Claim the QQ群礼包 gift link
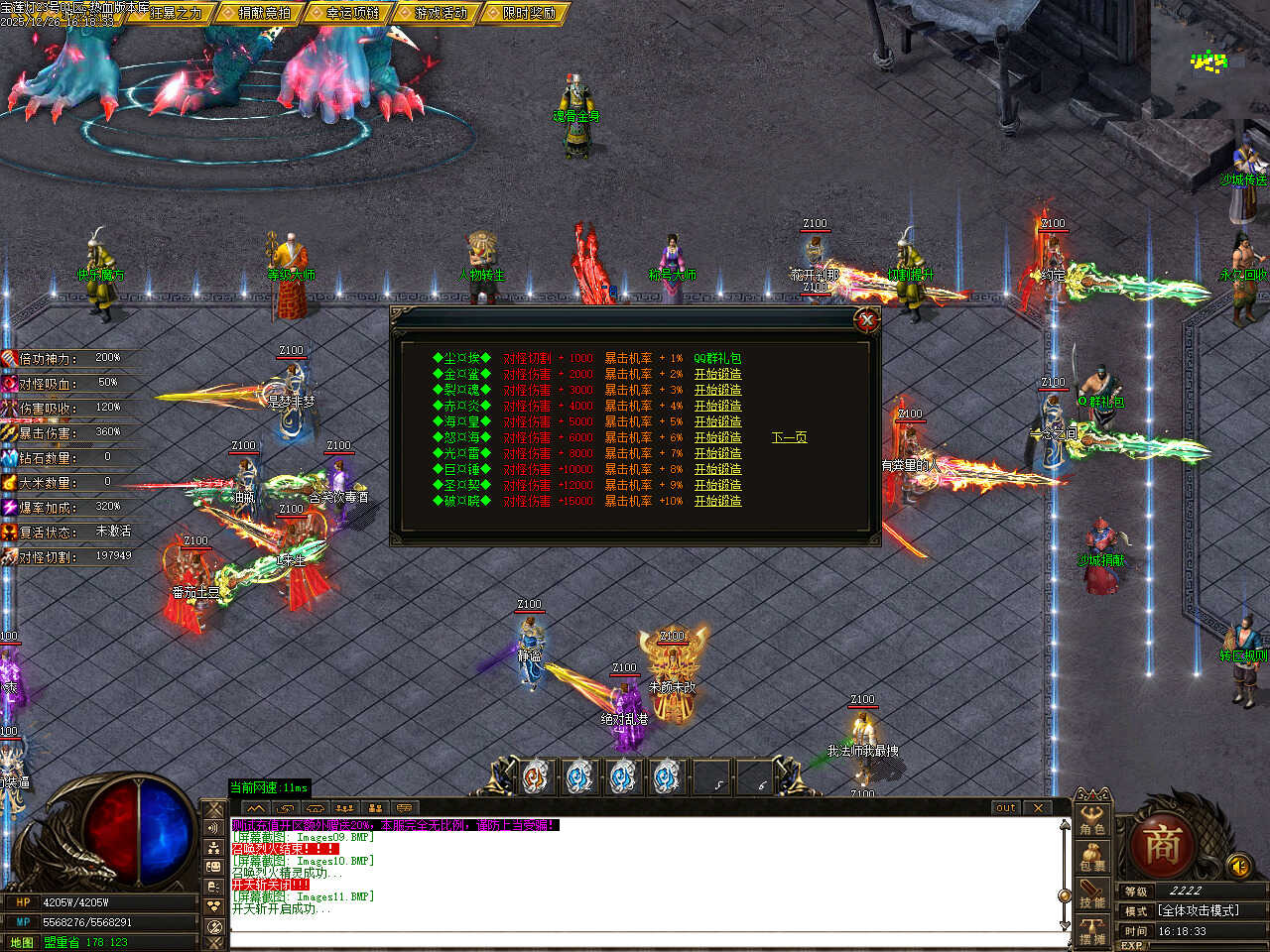This screenshot has height=952, width=1270. (717, 358)
